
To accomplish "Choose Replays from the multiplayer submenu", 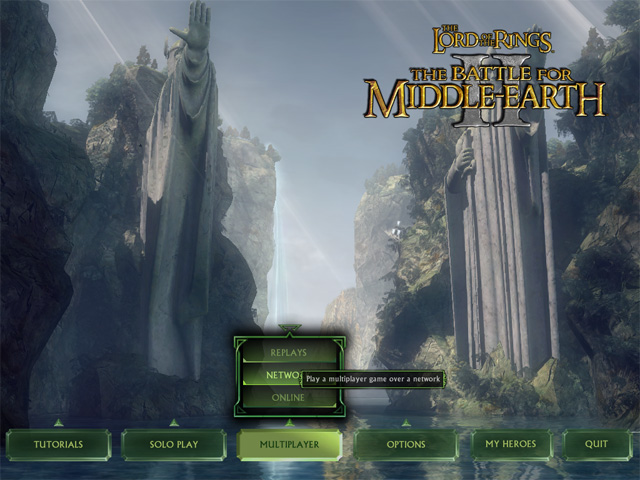I will (289, 353).
